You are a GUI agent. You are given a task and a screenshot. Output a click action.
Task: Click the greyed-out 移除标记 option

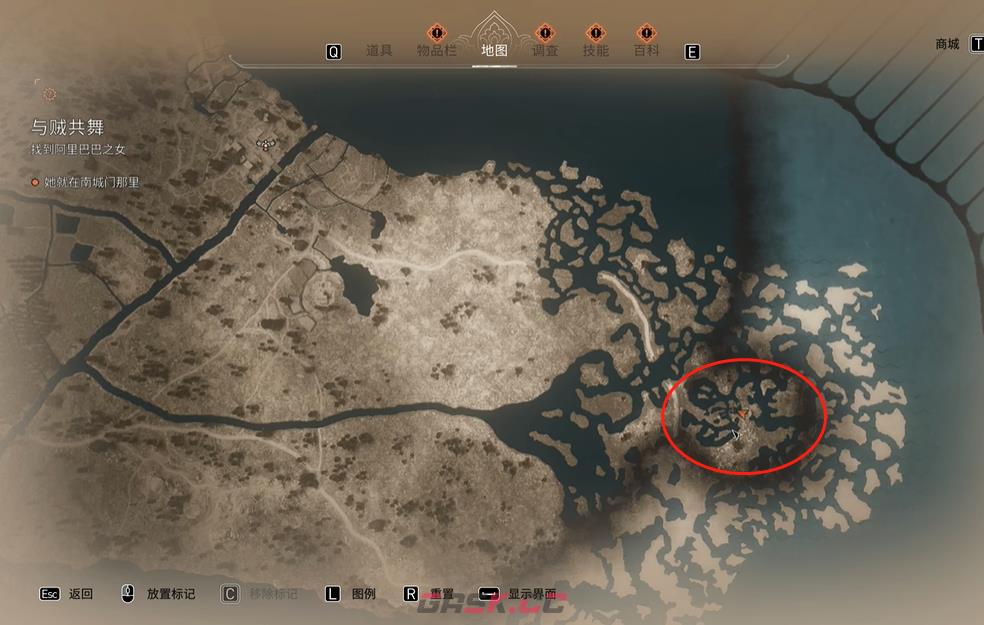tap(272, 594)
